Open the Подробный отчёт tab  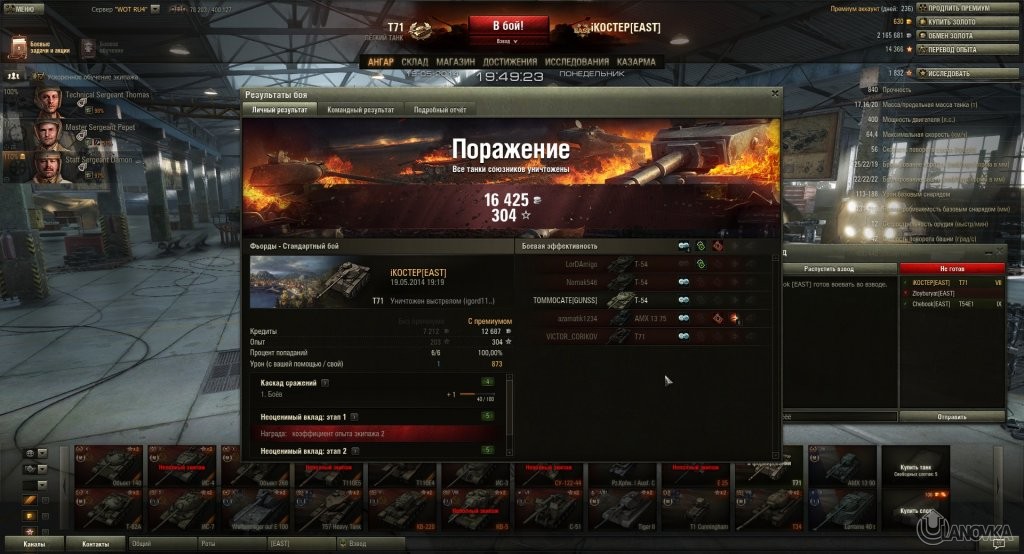pyautogui.click(x=441, y=109)
